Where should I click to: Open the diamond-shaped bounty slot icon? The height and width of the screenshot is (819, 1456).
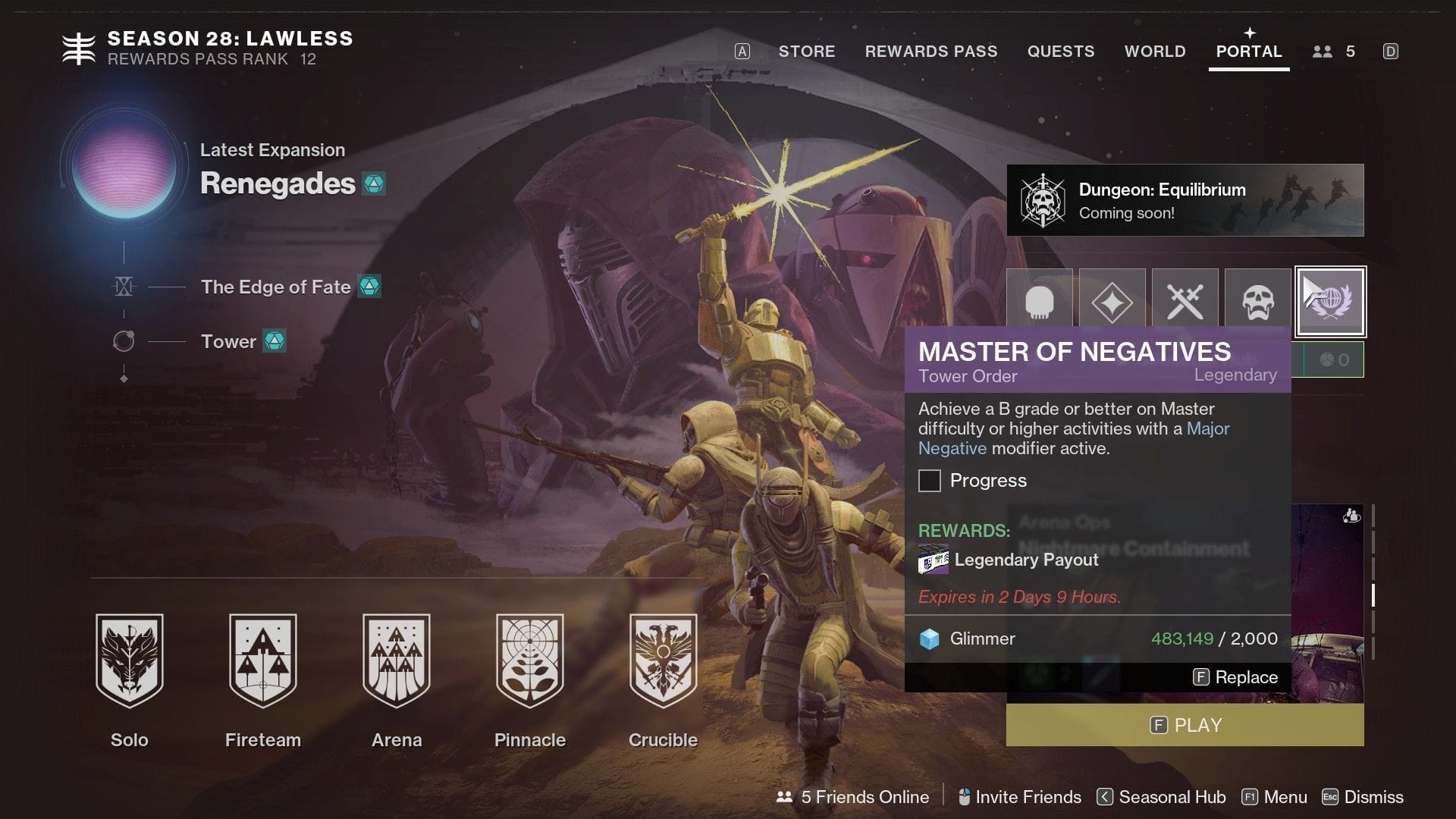click(x=1112, y=302)
